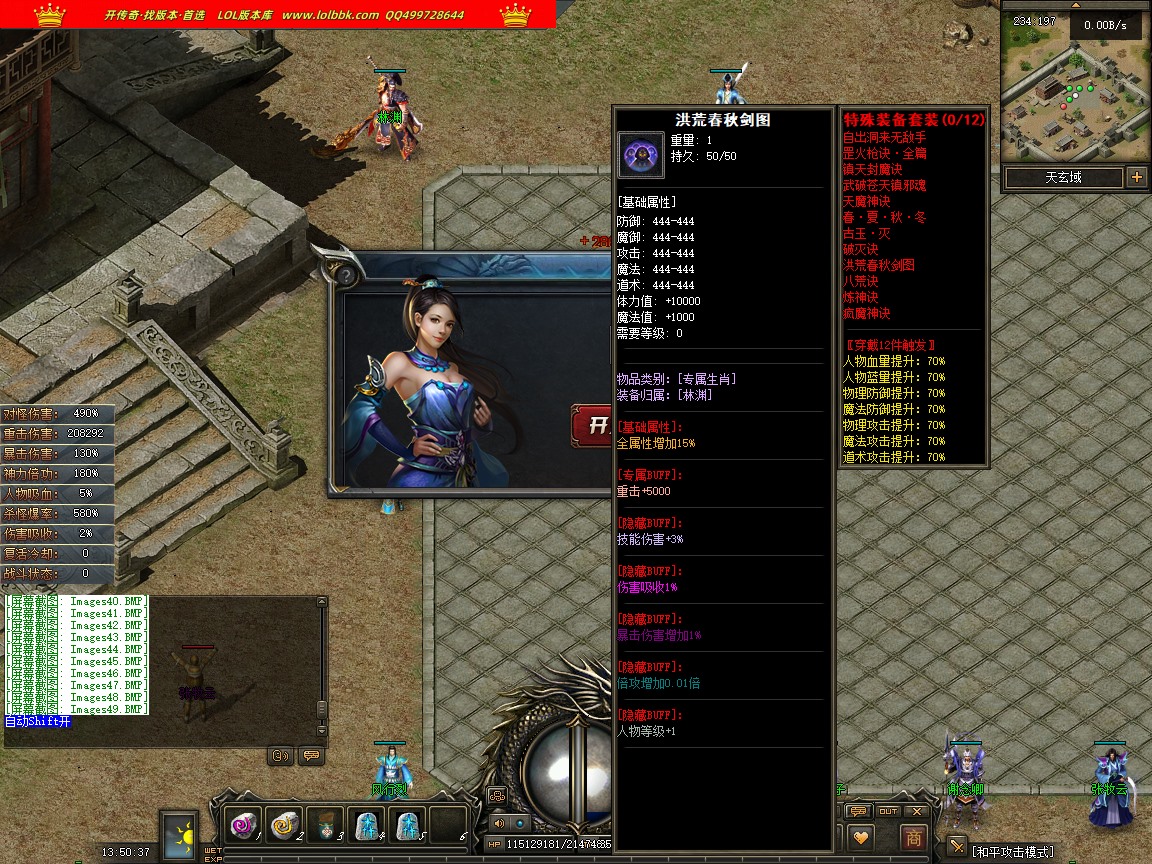Toggle the sword attack mode button
Viewport: 1152px width, 864px height.
[957, 847]
